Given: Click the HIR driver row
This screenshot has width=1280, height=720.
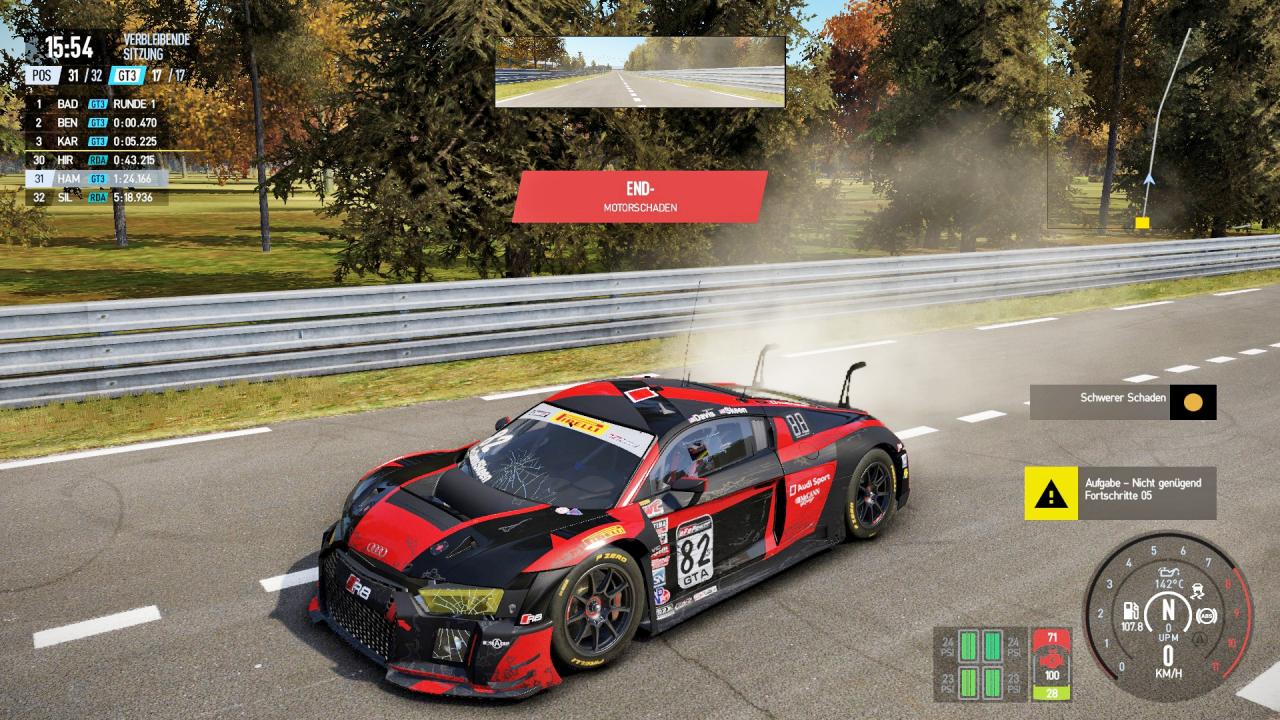Looking at the screenshot, I should (96, 160).
